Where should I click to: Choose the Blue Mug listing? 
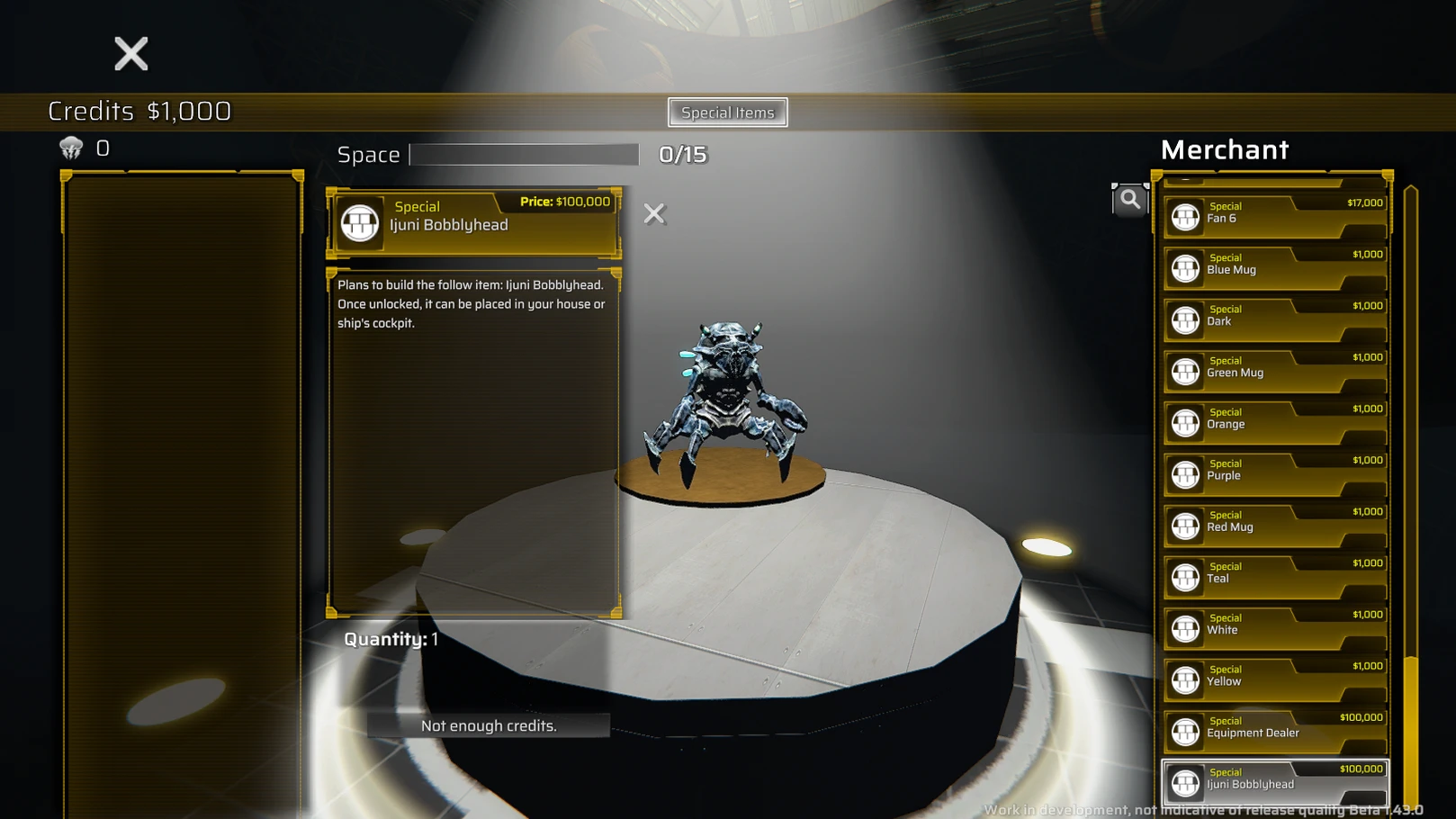[1275, 268]
